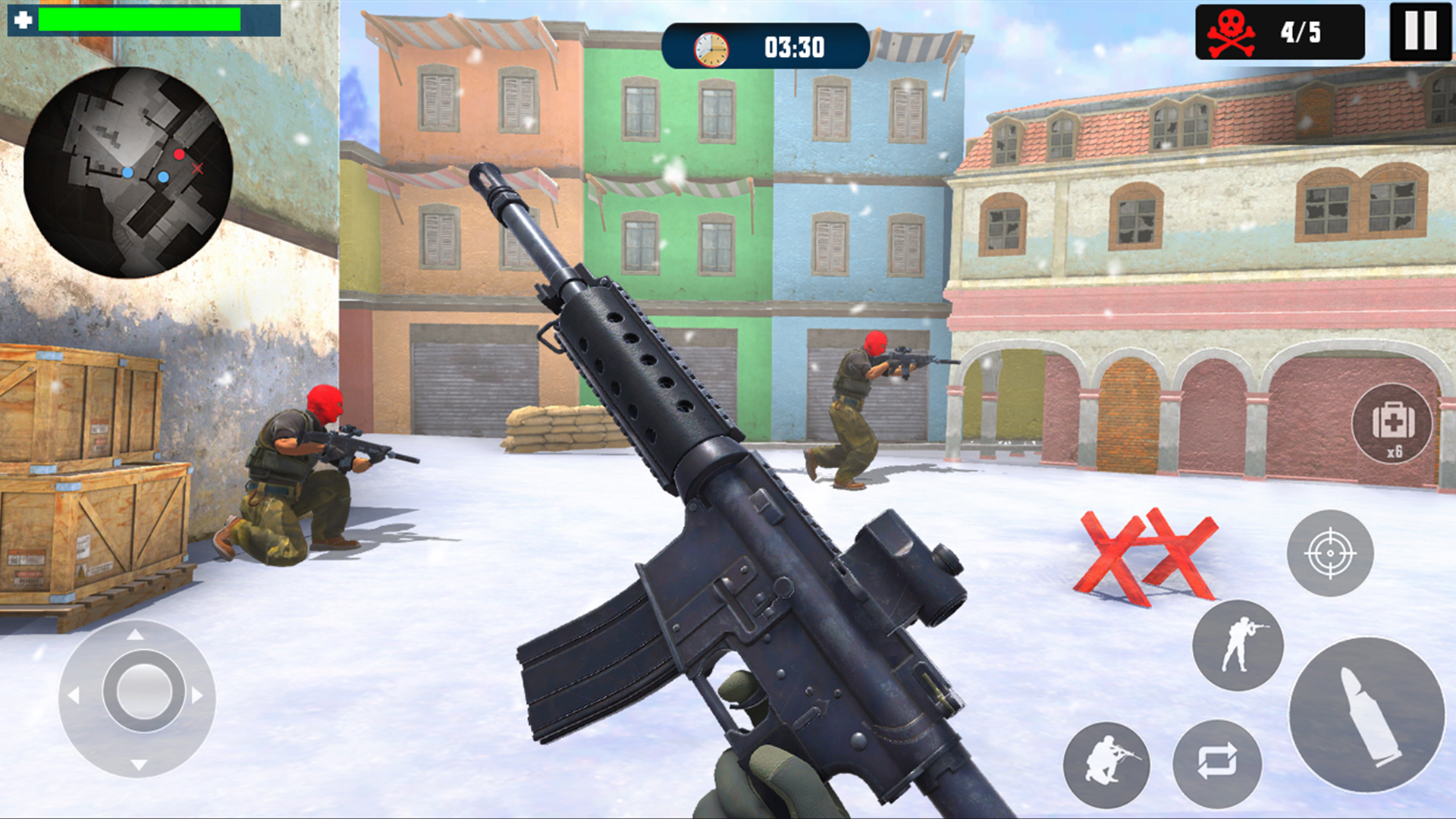Tap the crosshair aim icon
The height and width of the screenshot is (819, 1456).
pyautogui.click(x=1329, y=552)
